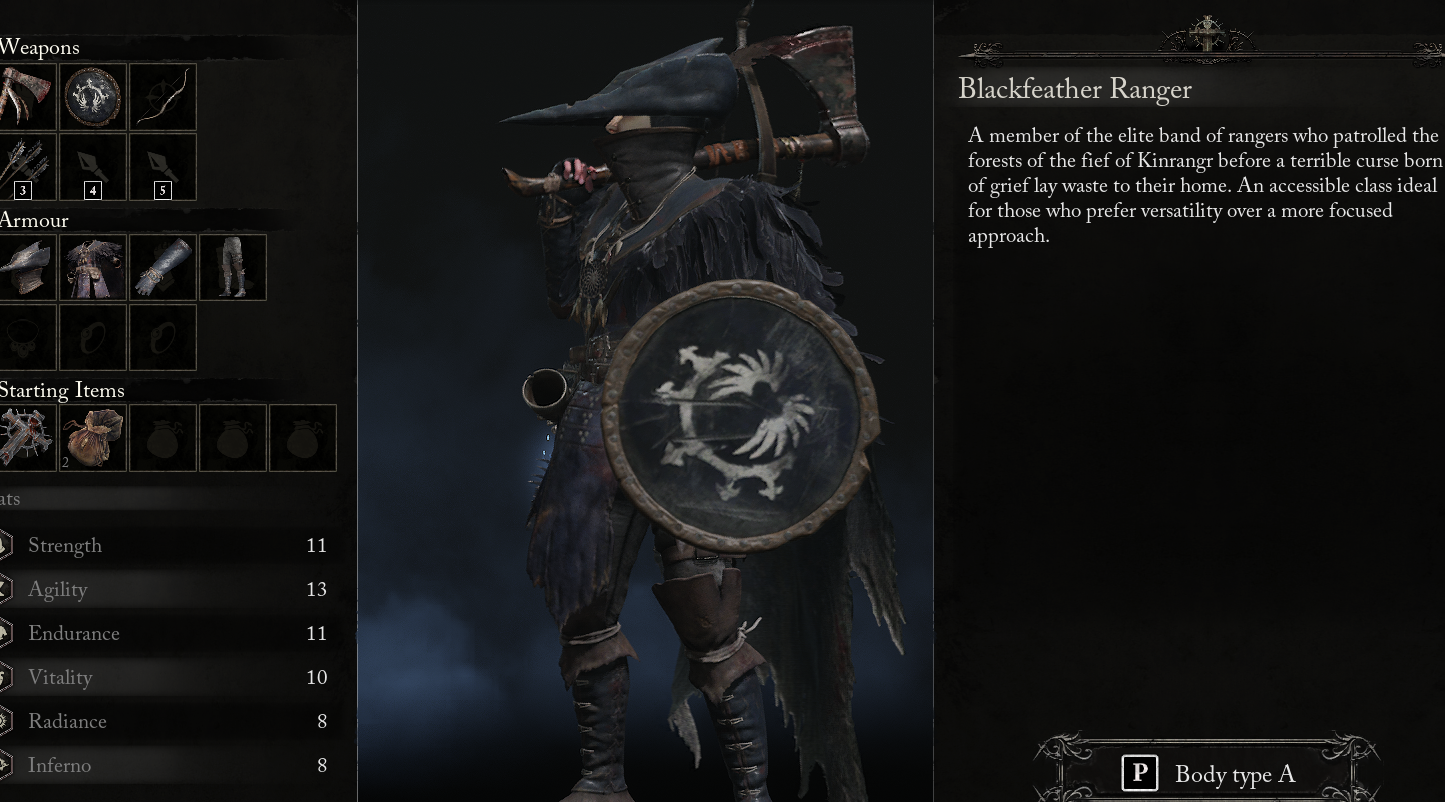
Task: Inspect the Blackfeather round shield weapon slot
Action: point(93,96)
